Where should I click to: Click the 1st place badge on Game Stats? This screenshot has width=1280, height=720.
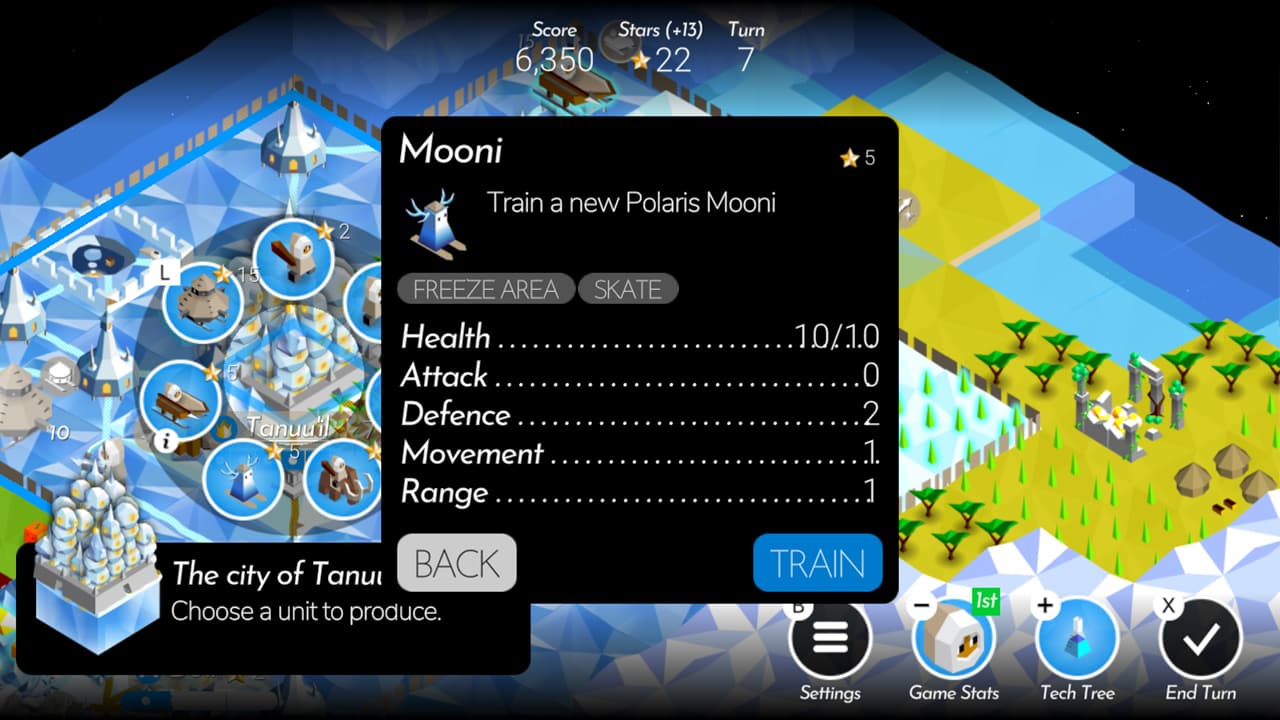(x=984, y=600)
